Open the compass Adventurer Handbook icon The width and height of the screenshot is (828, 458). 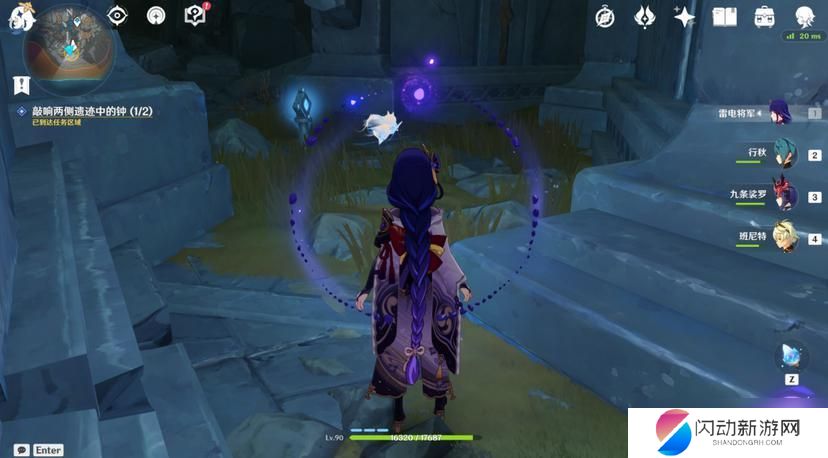[x=605, y=16]
